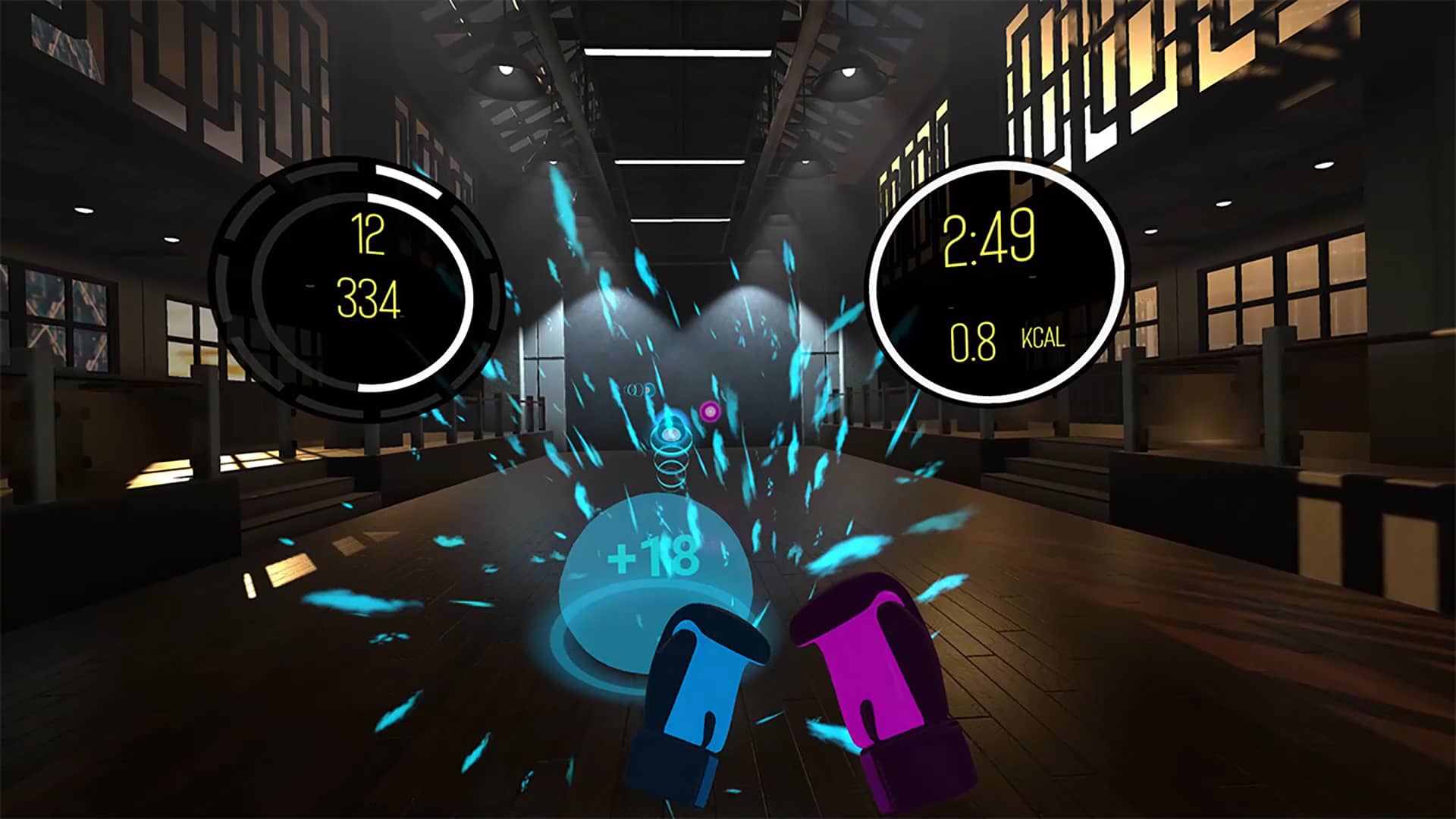Collapse the calorie readout of 0.8
1456x819 pixels.
point(974,341)
